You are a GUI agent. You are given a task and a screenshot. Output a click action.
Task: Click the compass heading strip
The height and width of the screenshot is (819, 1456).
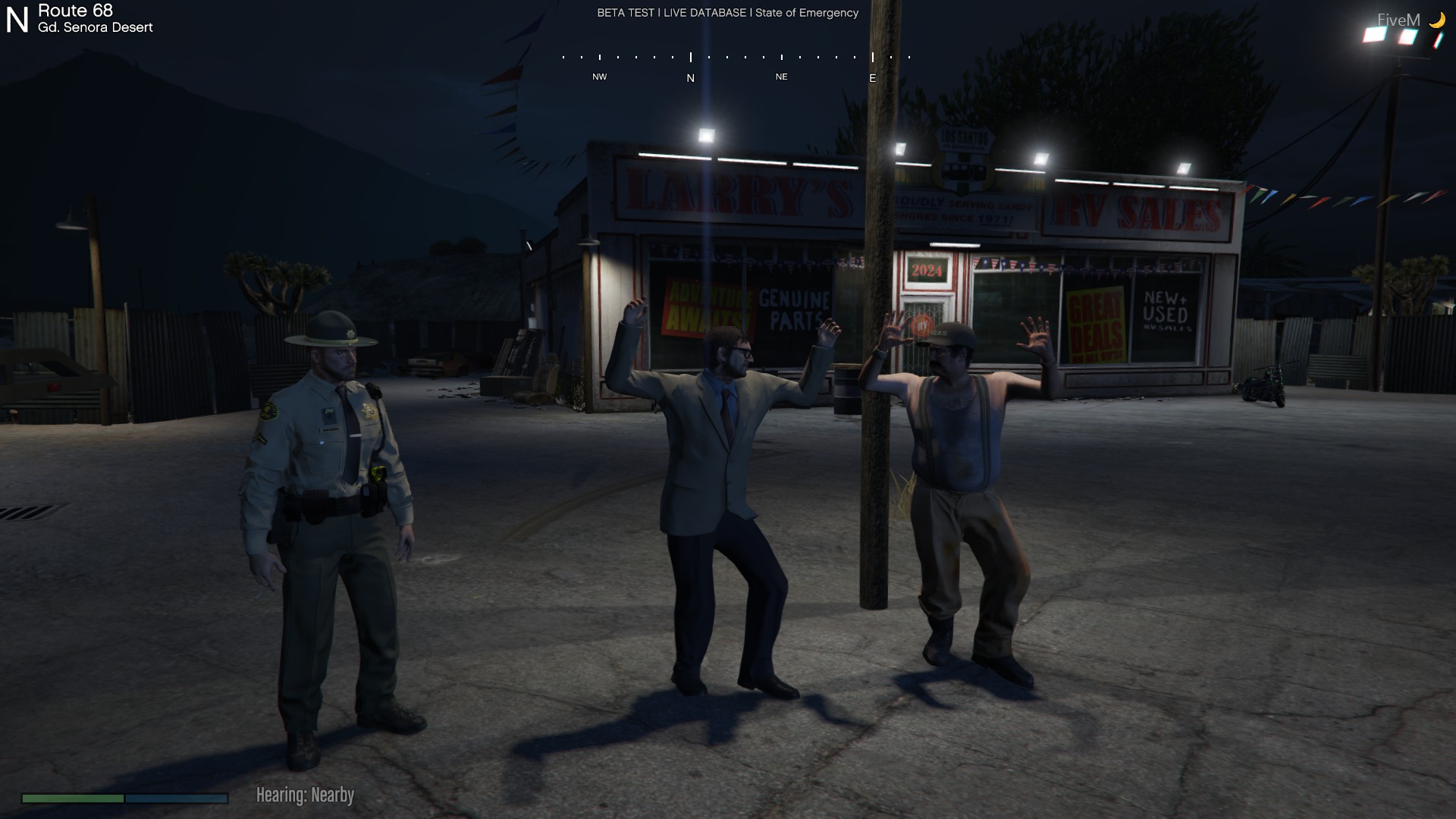736,65
